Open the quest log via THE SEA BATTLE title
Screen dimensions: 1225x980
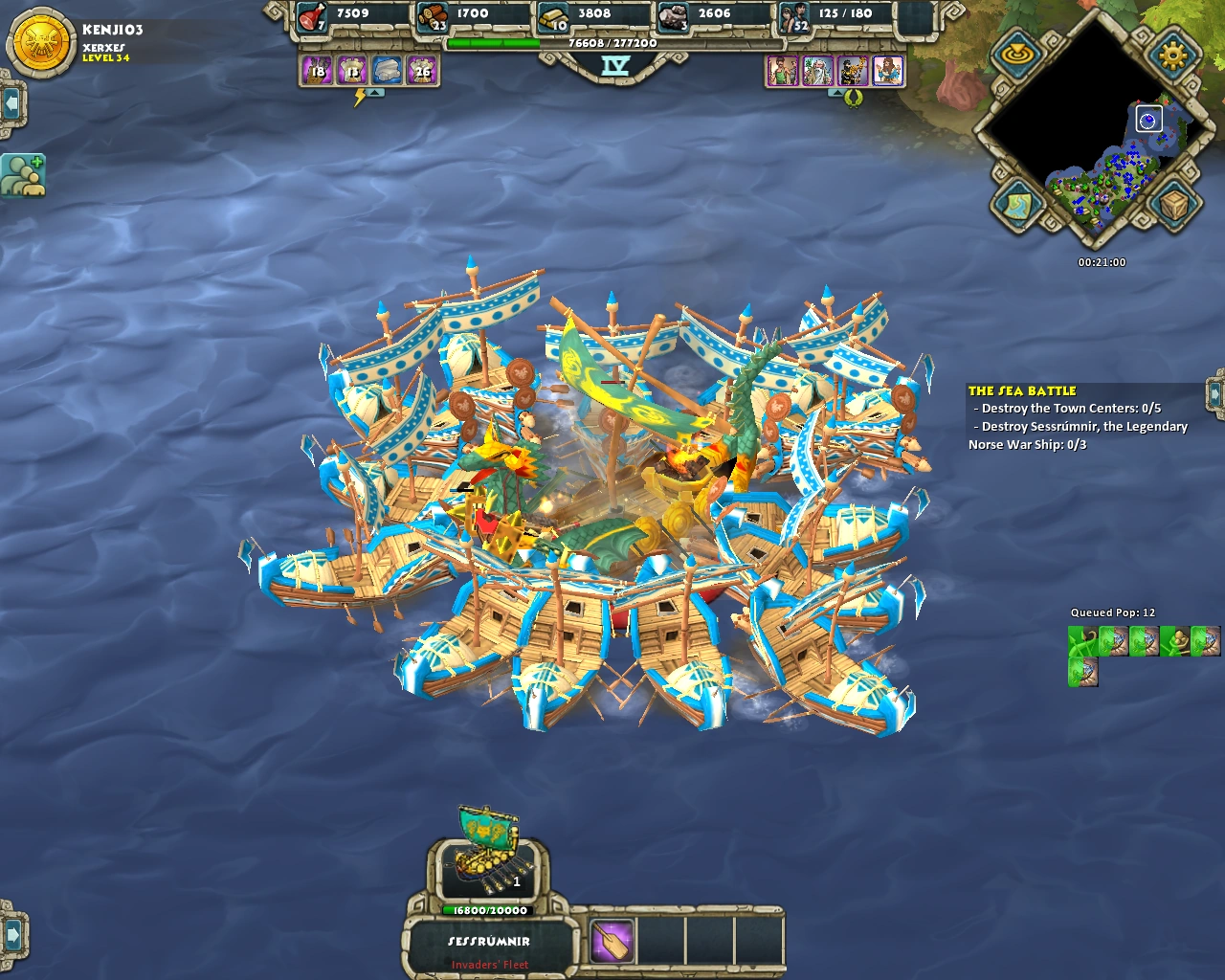click(1022, 390)
